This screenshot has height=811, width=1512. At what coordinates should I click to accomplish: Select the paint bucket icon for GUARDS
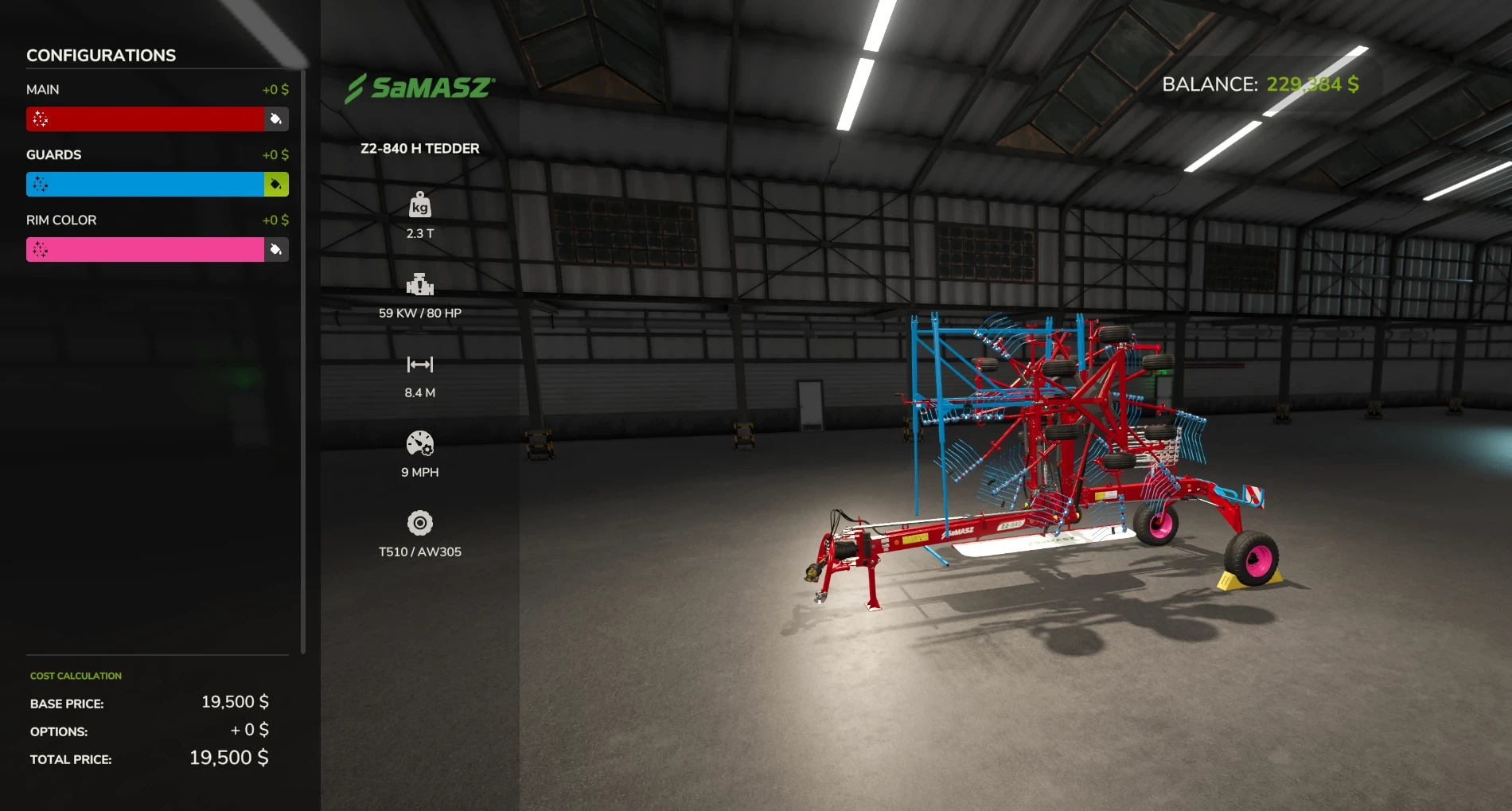click(x=275, y=184)
